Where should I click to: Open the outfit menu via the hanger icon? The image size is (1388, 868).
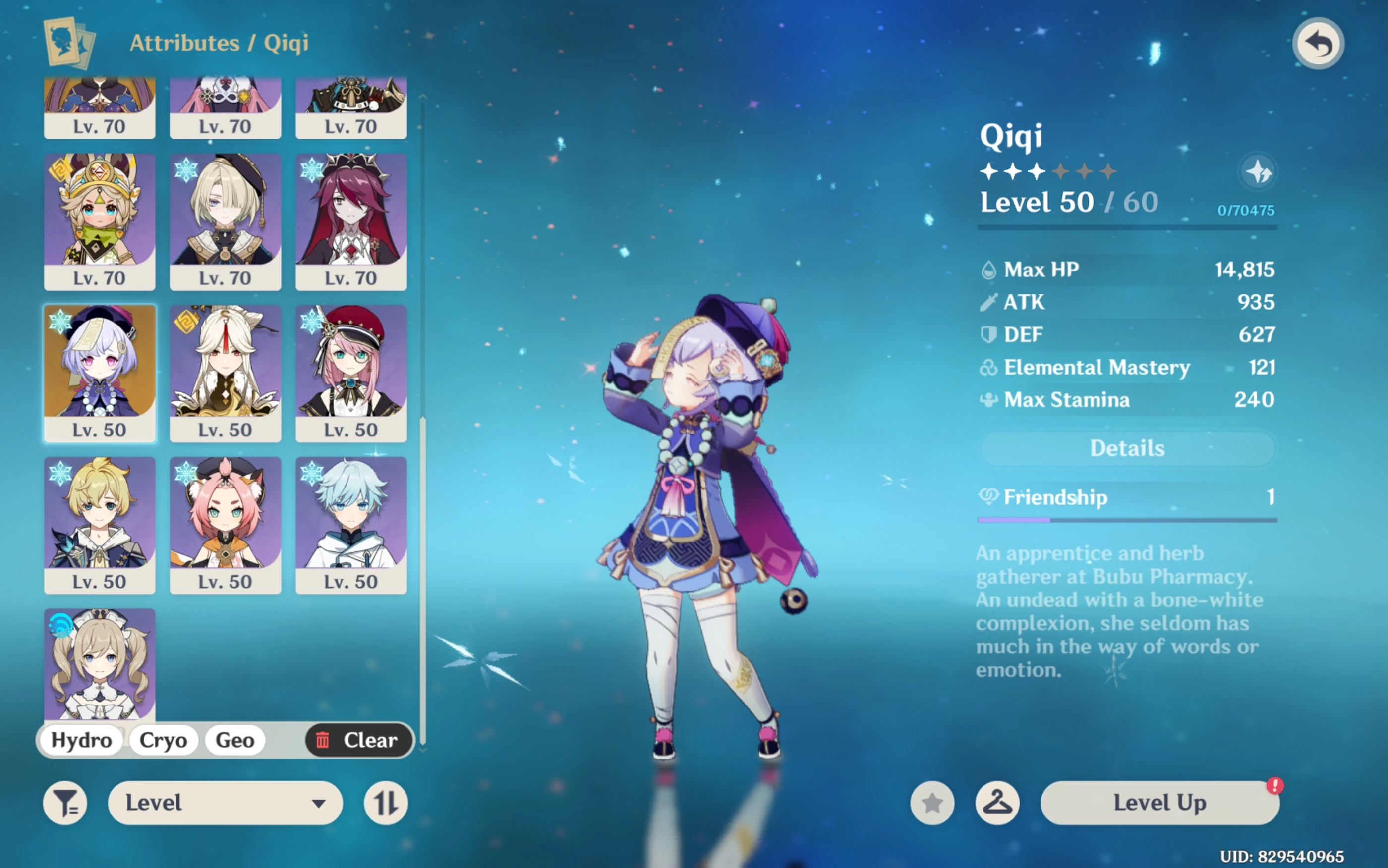pyautogui.click(x=997, y=802)
